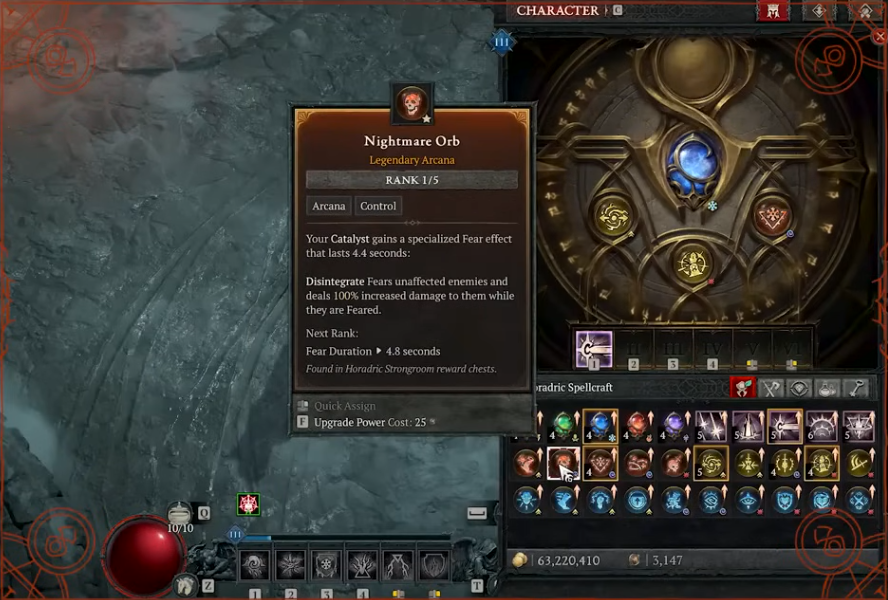Open the key items inventory tab

tap(858, 388)
